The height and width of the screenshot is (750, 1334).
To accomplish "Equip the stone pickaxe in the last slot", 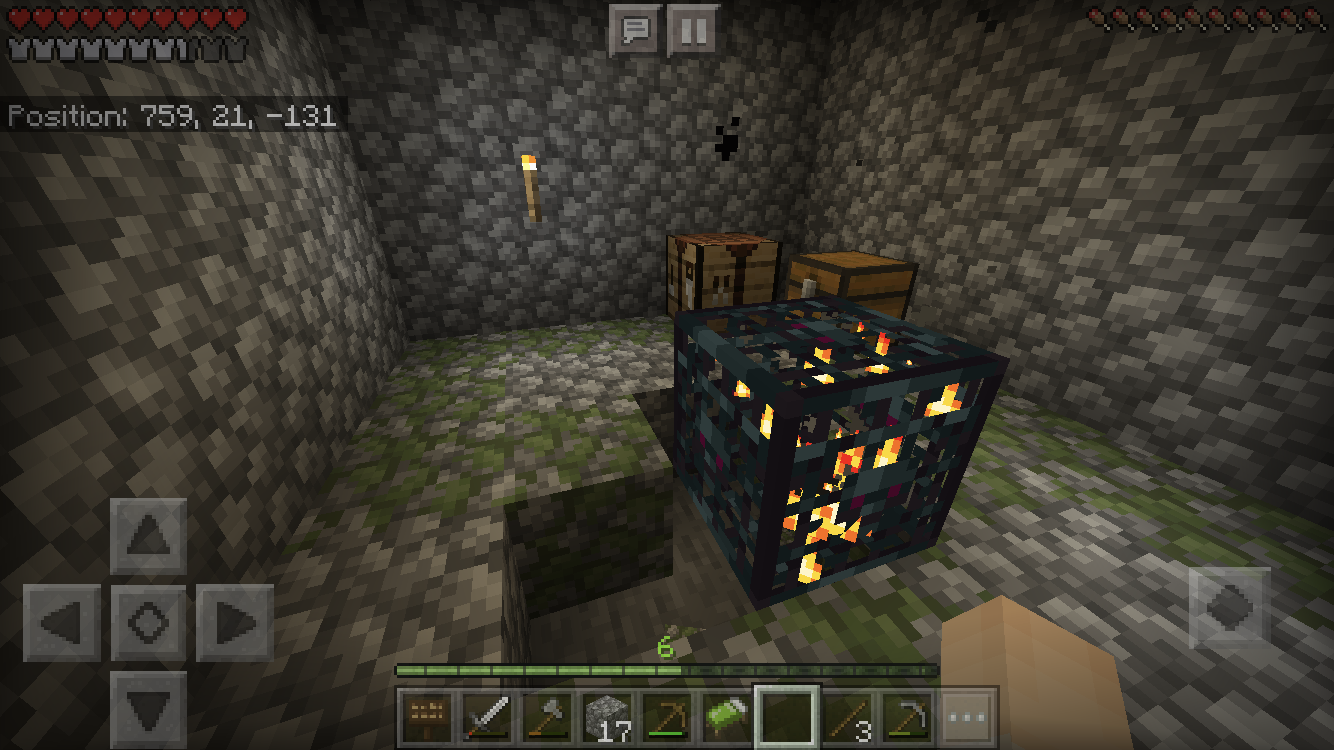I will coord(907,717).
